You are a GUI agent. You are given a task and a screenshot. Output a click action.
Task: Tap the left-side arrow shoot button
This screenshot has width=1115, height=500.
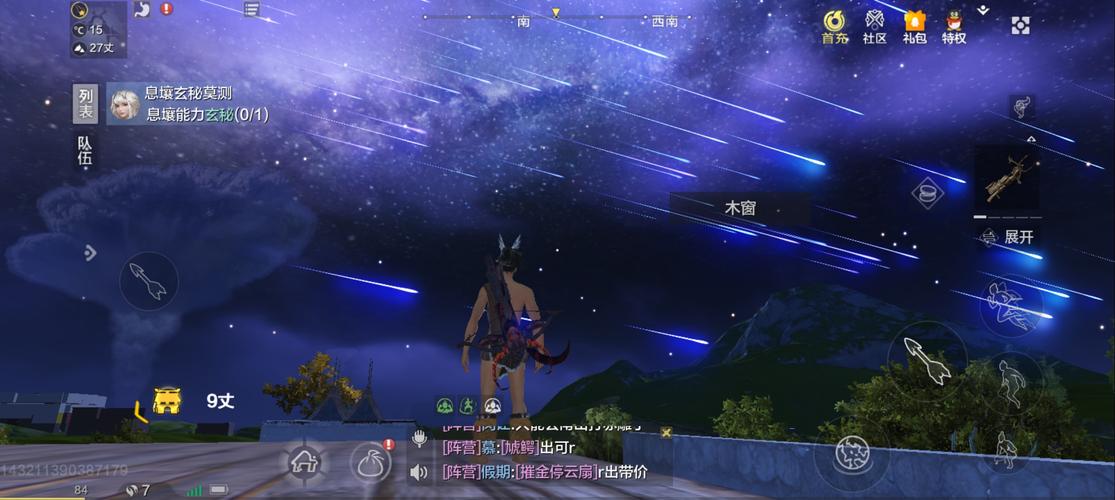coord(148,281)
